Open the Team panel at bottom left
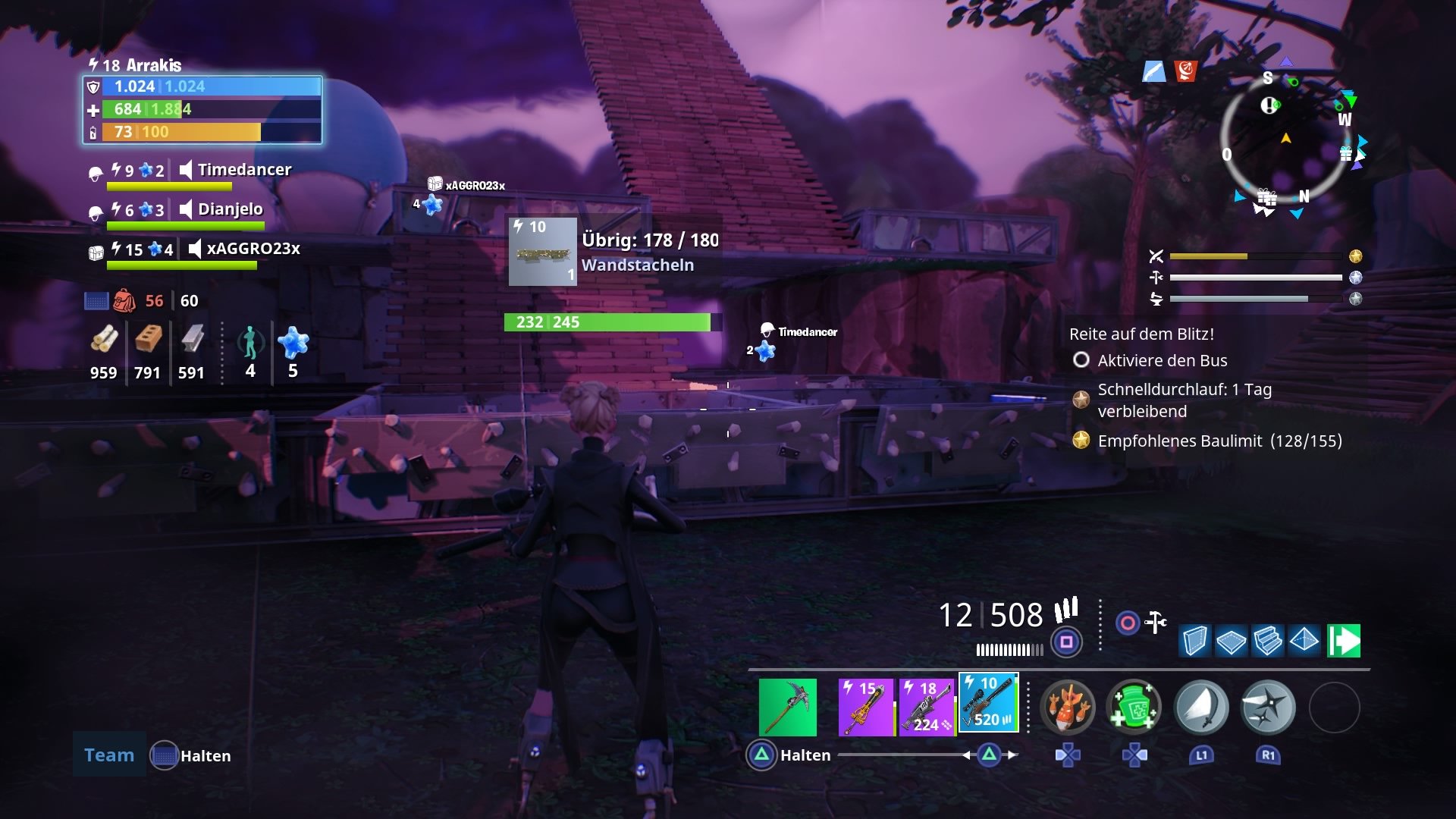The height and width of the screenshot is (819, 1456). [x=108, y=755]
